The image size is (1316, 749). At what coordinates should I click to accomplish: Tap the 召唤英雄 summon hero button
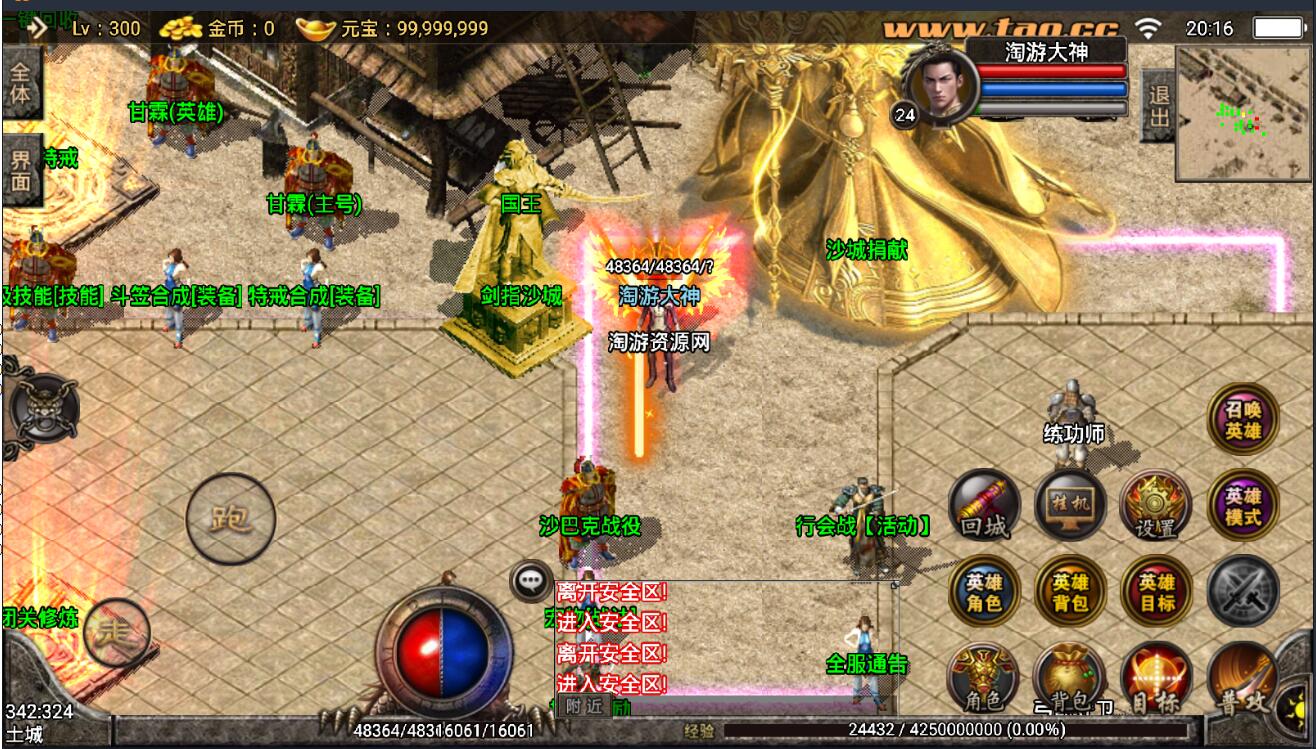pos(1243,420)
